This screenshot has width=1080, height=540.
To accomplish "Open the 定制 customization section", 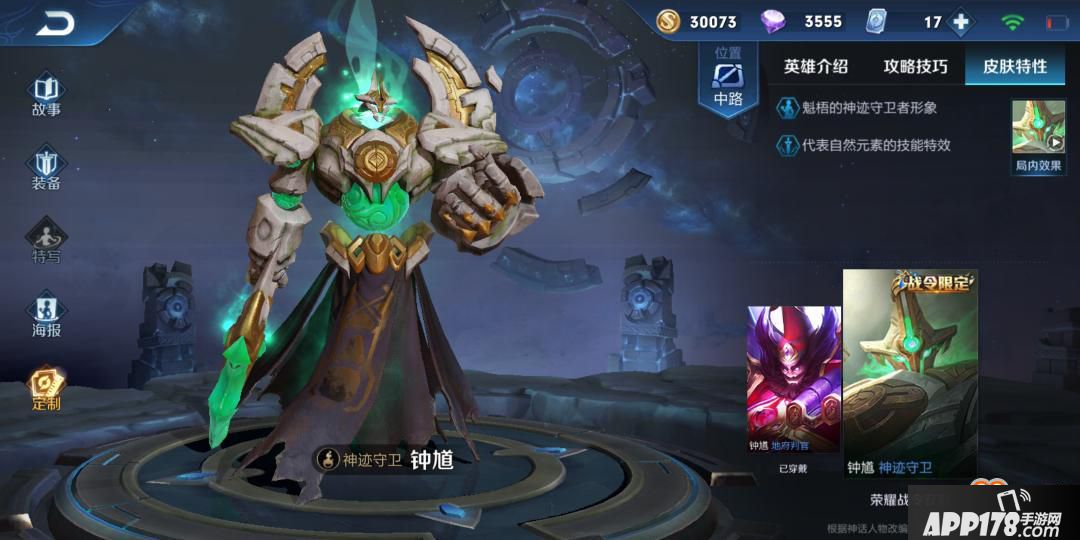I will (x=46, y=390).
